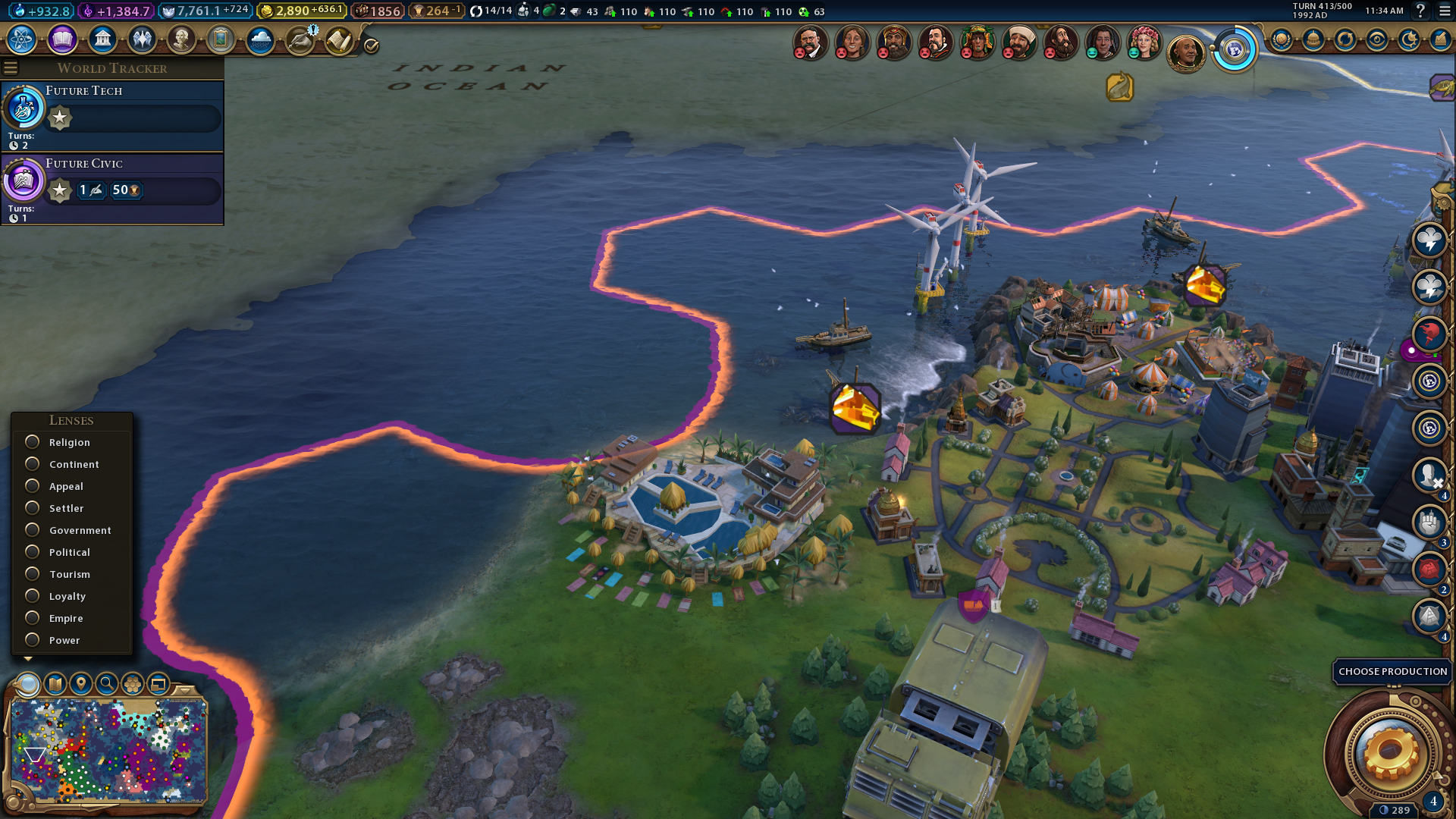
Task: Click the Choose Production notification button
Action: coord(1392,672)
